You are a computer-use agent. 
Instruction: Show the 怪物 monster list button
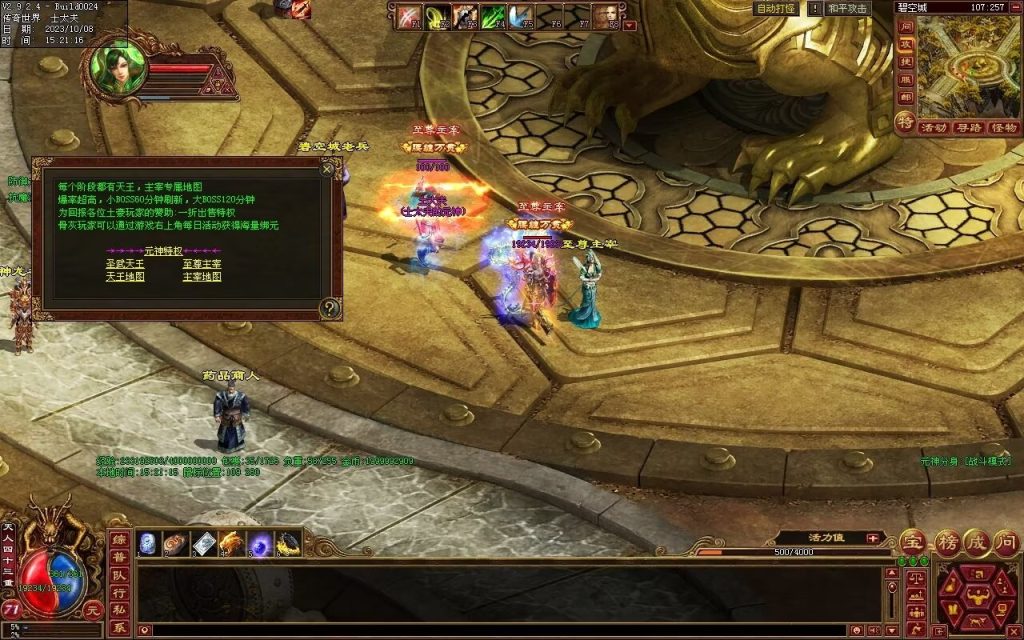tap(1003, 128)
